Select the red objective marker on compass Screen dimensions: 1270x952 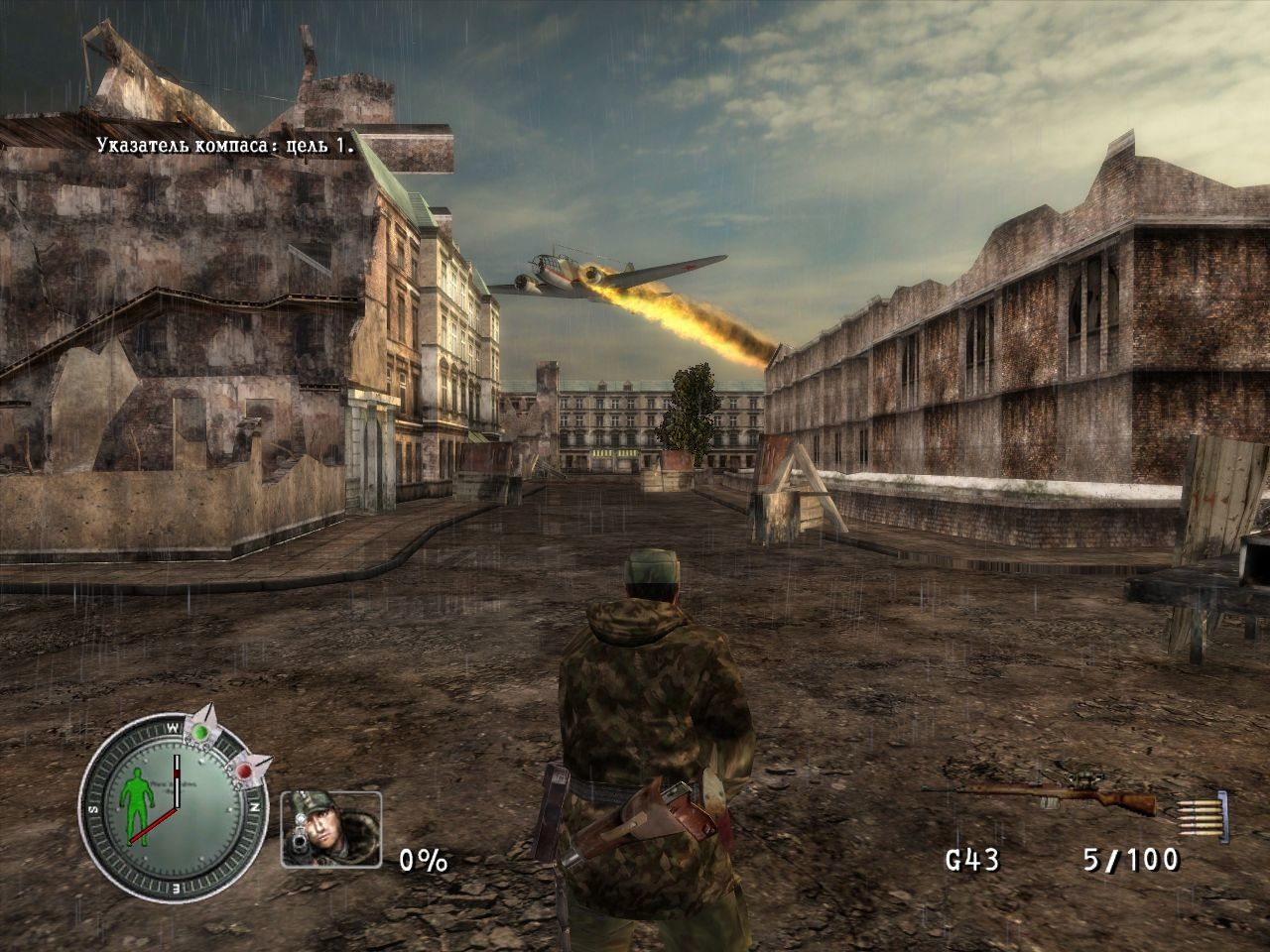tap(244, 771)
